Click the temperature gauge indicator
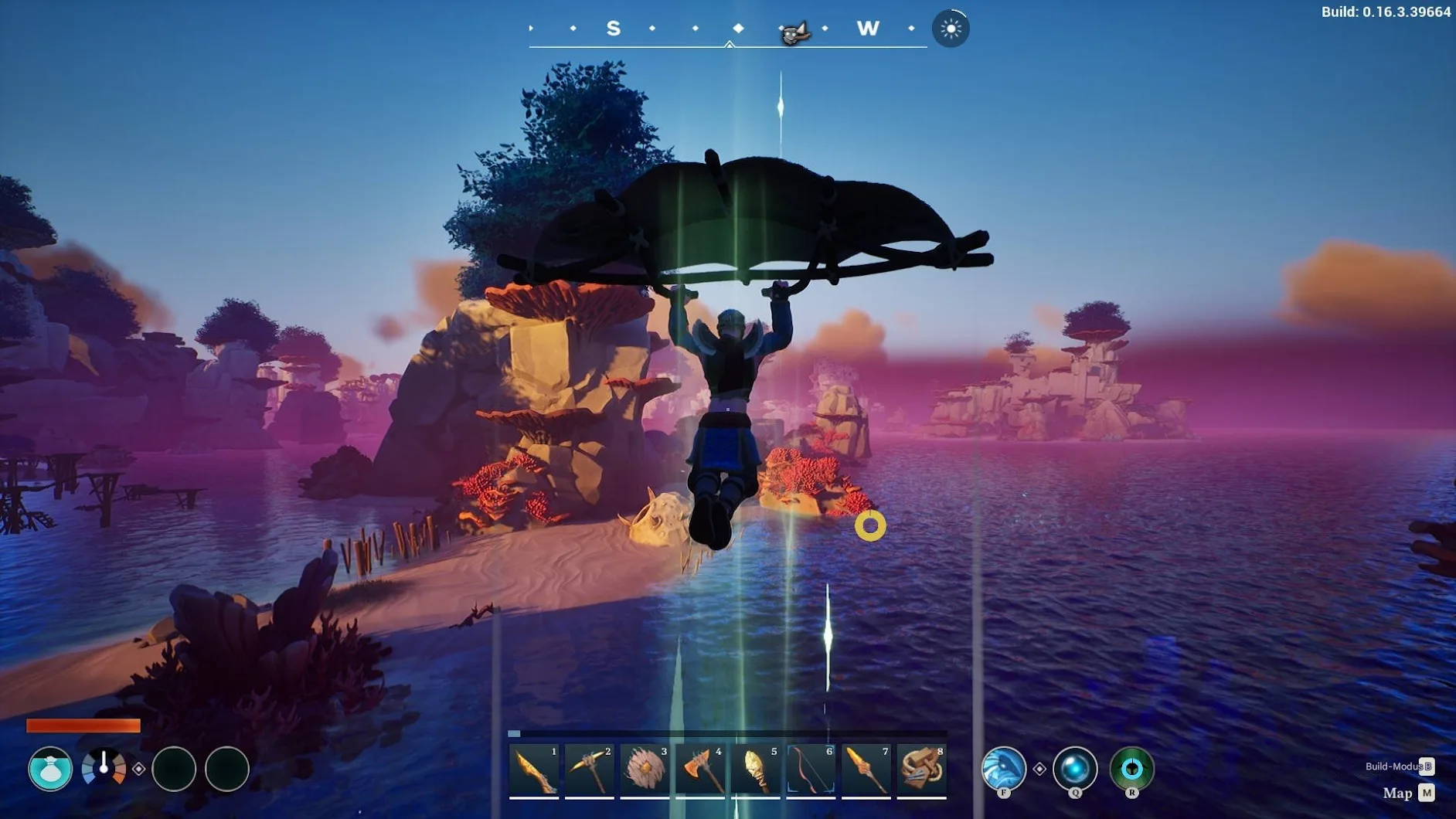 (104, 768)
